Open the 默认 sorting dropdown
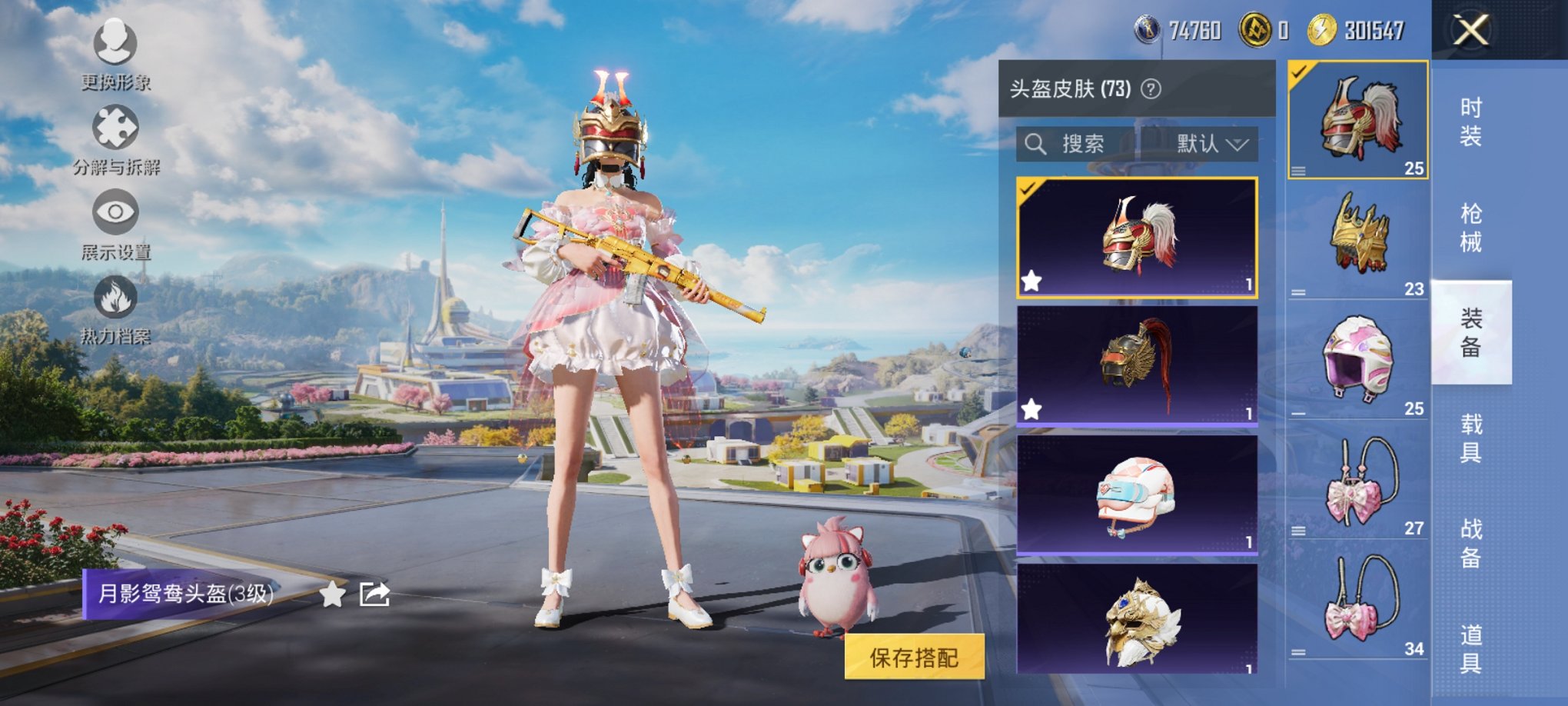Image resolution: width=1568 pixels, height=706 pixels. click(x=1212, y=145)
